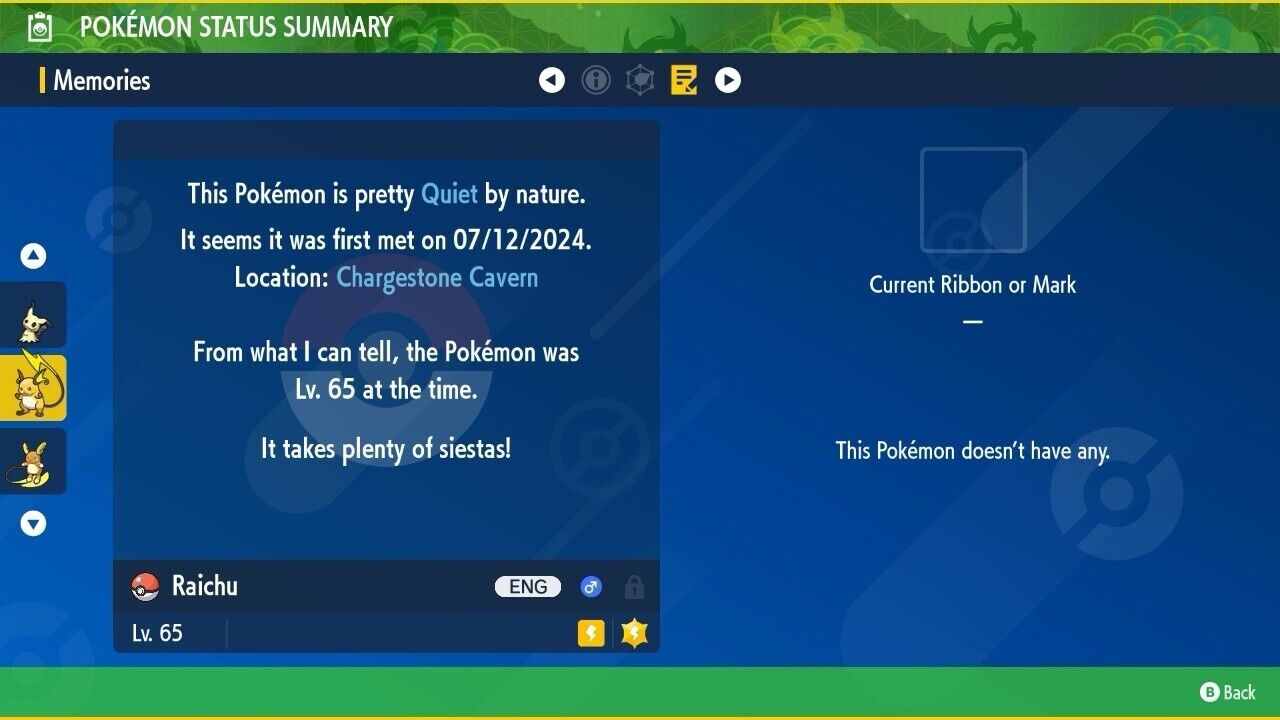Click the Tera type icon

[634, 633]
